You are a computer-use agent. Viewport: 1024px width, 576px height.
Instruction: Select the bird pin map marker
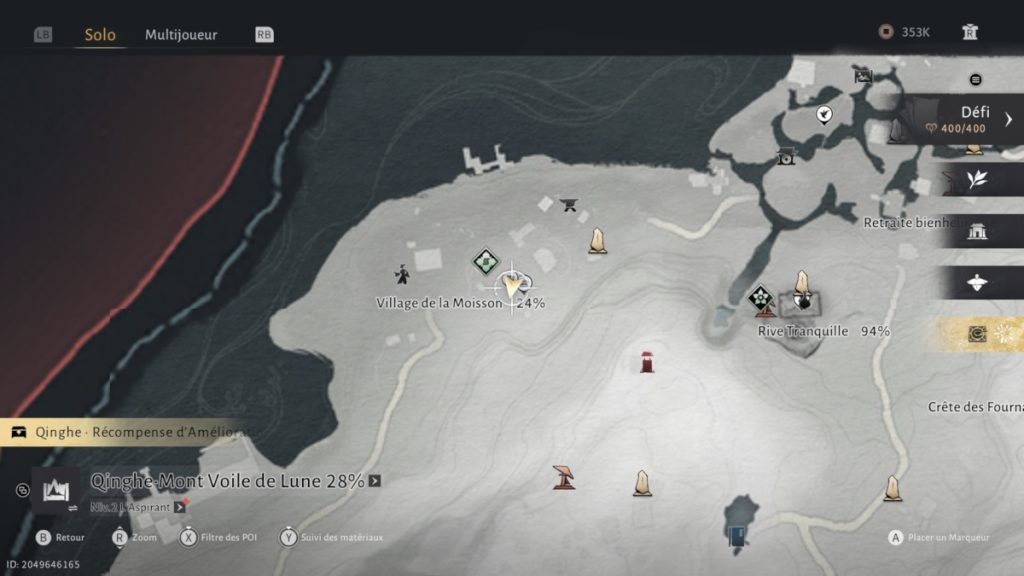point(824,115)
